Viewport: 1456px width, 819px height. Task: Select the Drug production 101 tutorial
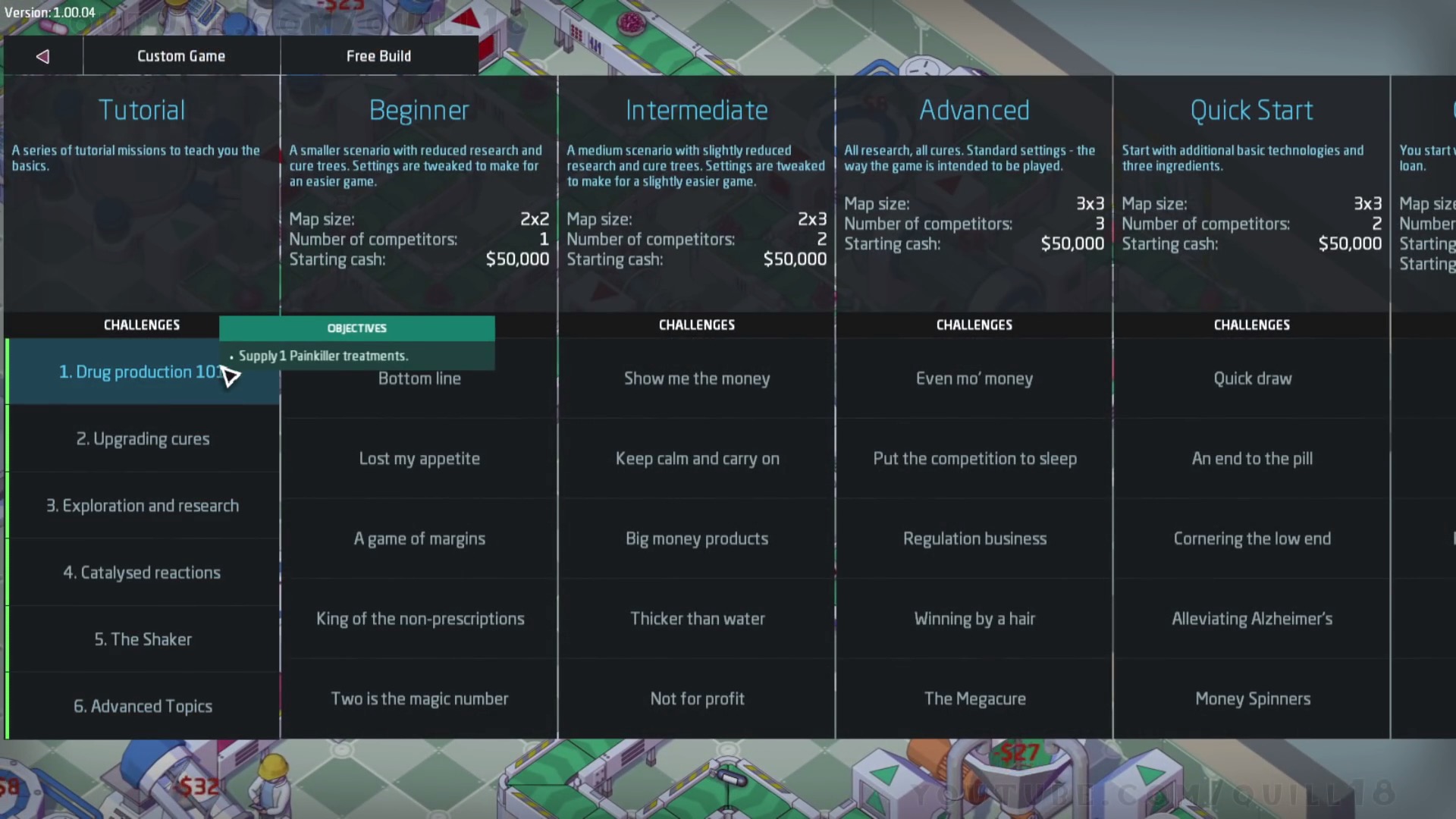[142, 372]
